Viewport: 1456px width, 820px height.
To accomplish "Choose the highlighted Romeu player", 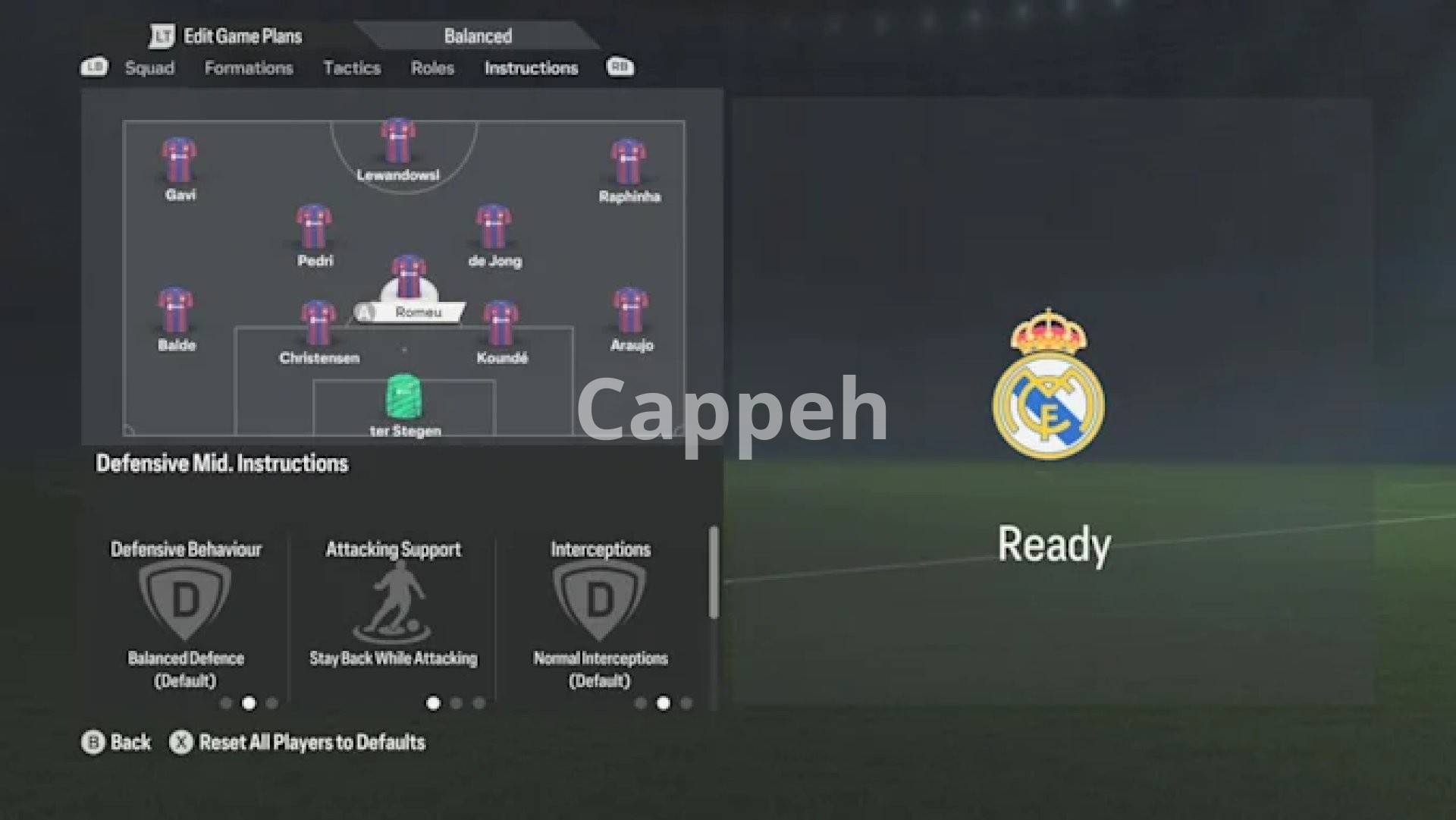I will [409, 279].
